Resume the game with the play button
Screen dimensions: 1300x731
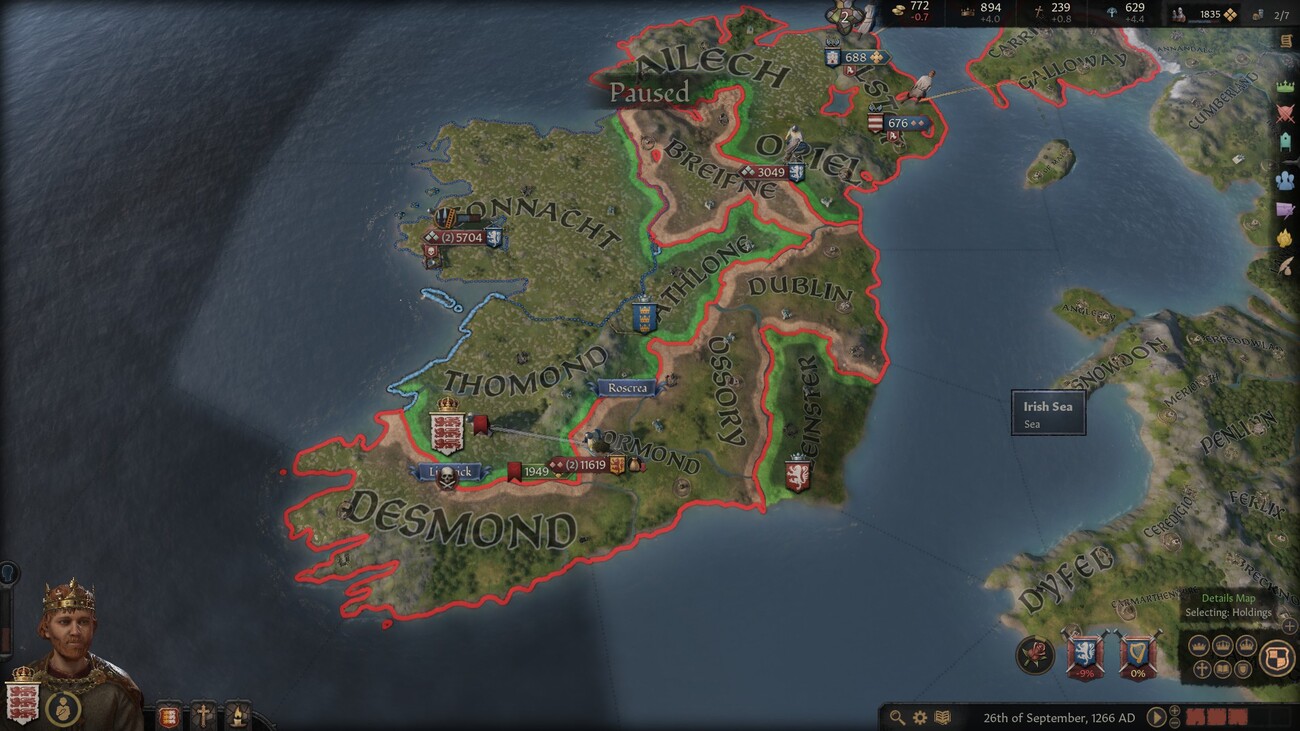click(x=1156, y=717)
